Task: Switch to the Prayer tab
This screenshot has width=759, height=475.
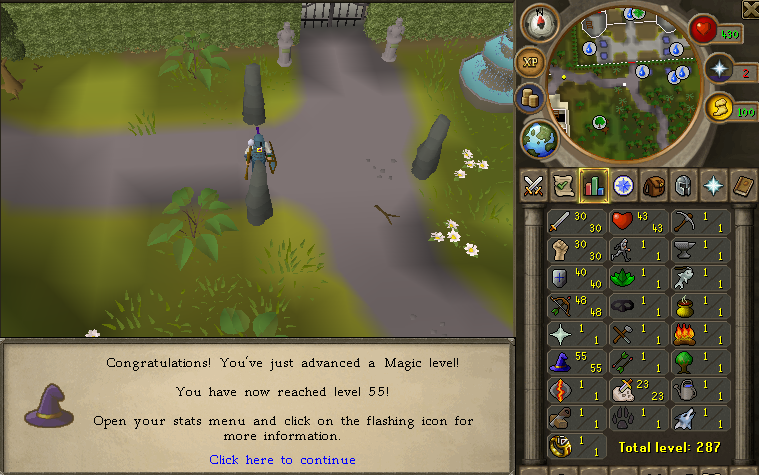Action: 713,186
